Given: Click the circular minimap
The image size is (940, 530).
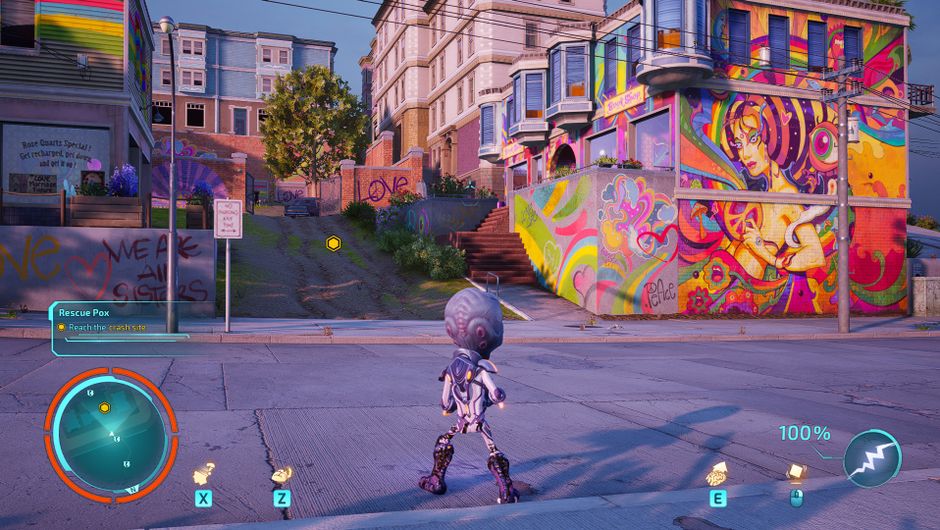Looking at the screenshot, I should (x=111, y=434).
